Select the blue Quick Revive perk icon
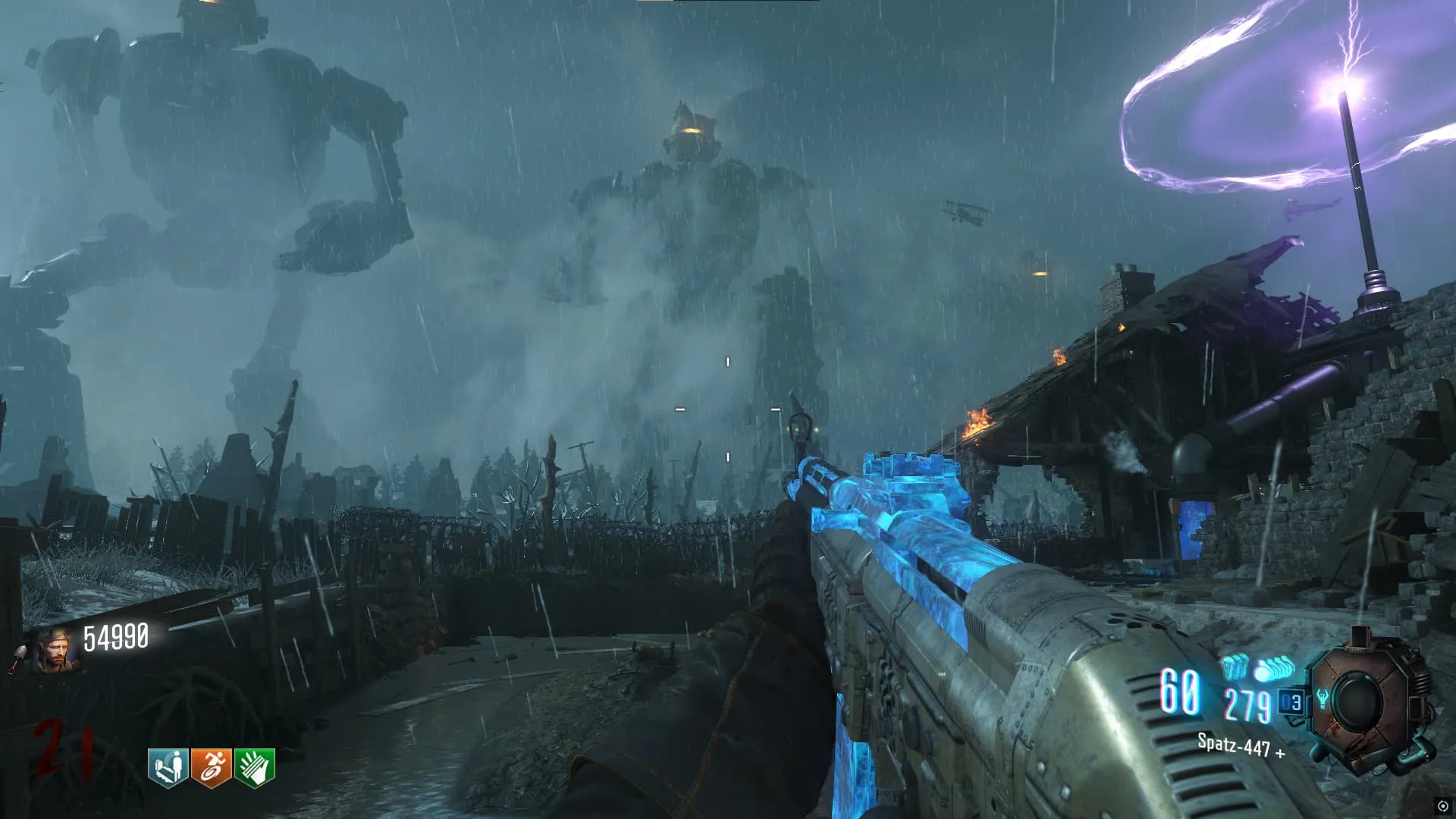 click(x=168, y=767)
